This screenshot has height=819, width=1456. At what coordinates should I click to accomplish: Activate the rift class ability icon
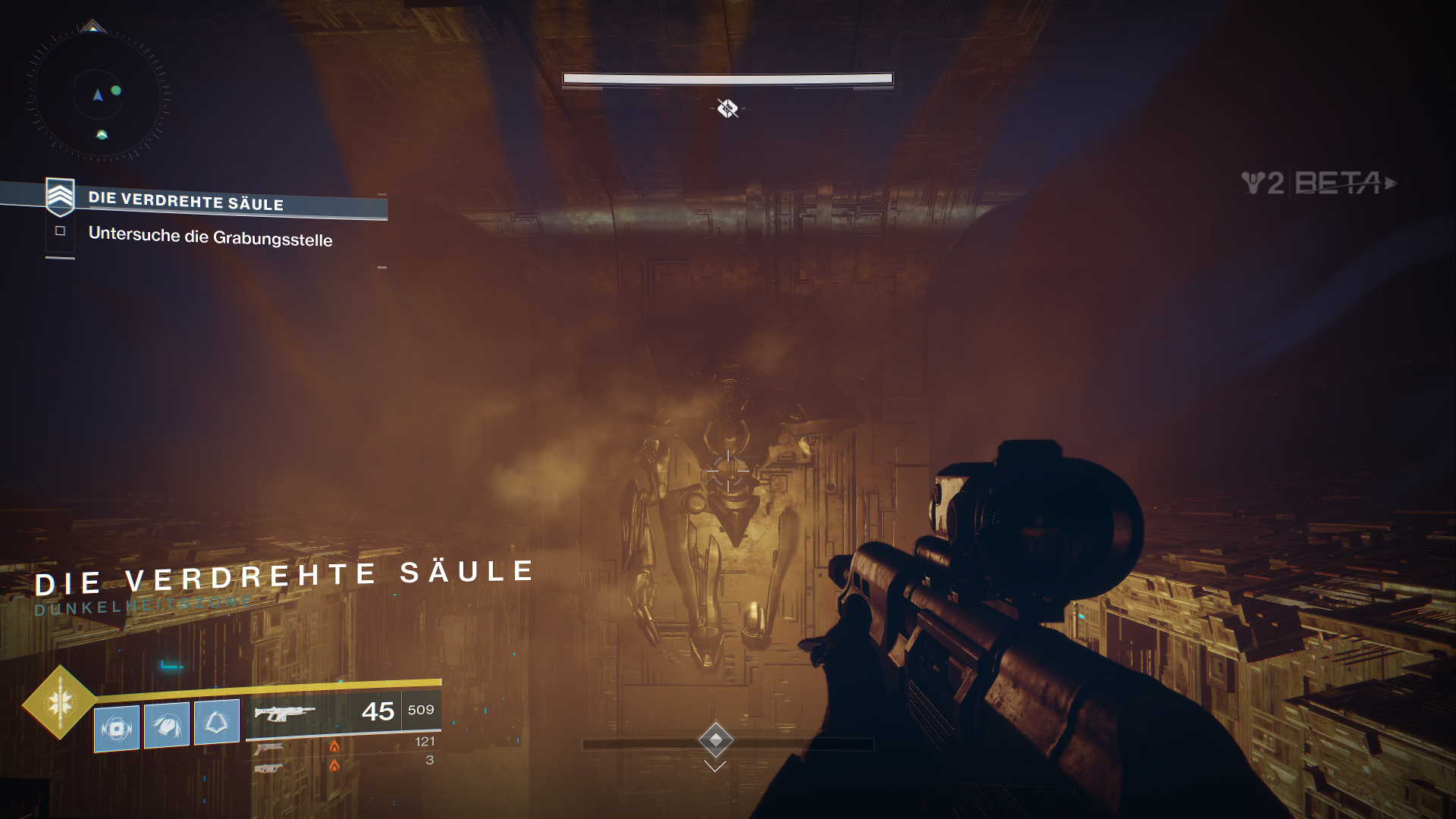tap(217, 722)
